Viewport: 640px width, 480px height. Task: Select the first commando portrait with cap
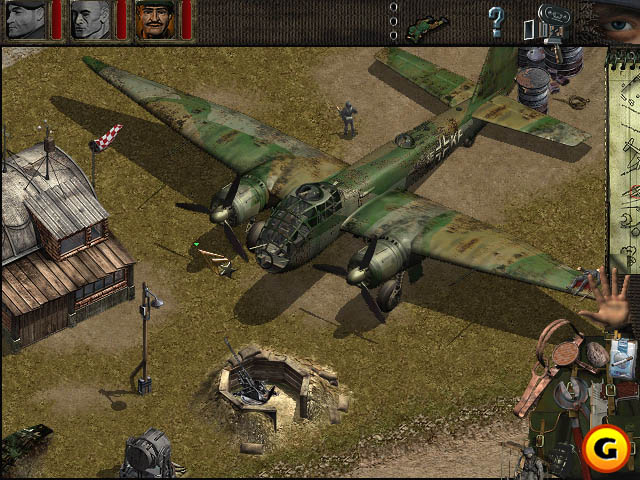click(x=25, y=19)
